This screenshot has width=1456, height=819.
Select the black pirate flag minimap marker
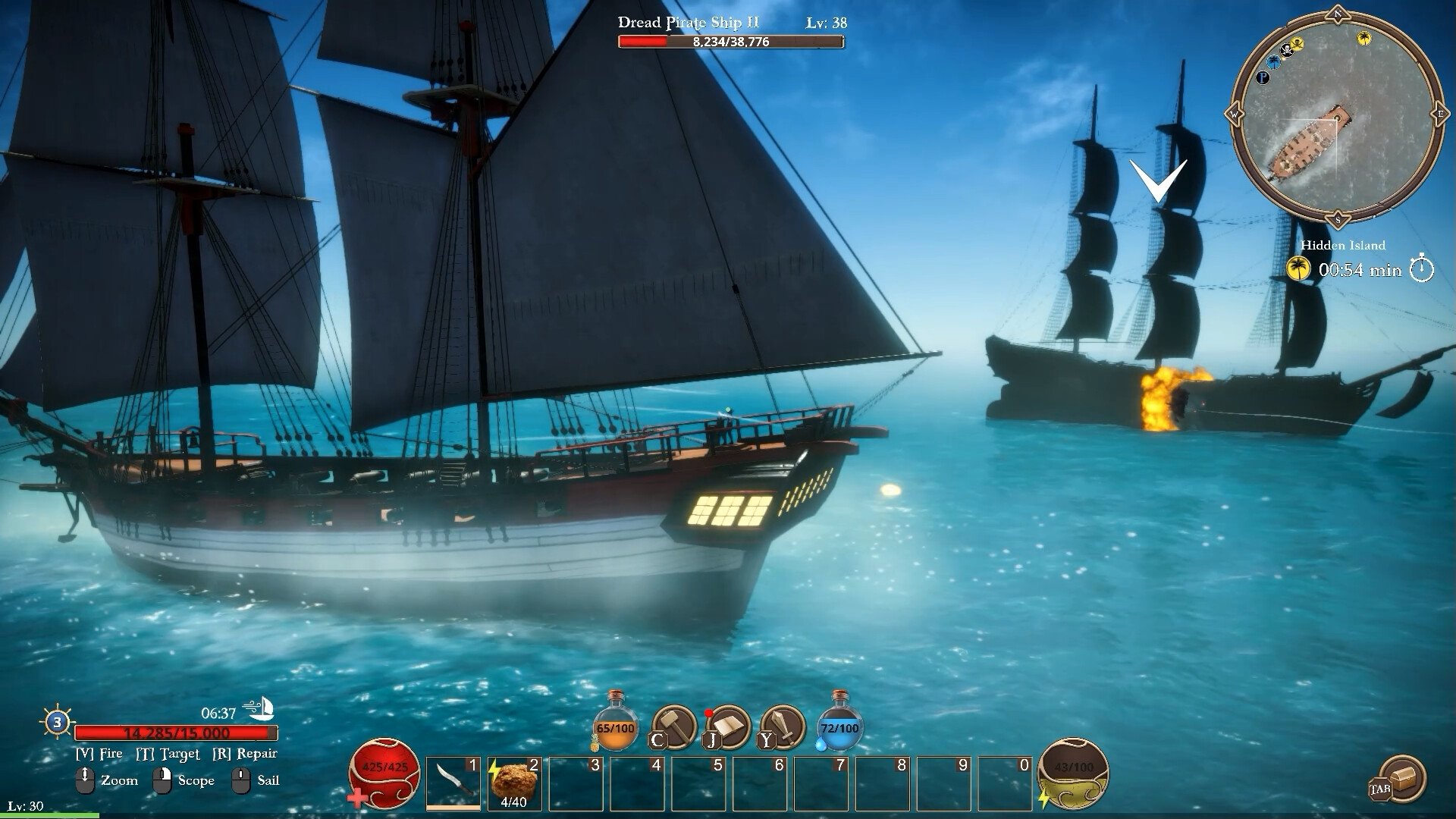coord(1286,51)
